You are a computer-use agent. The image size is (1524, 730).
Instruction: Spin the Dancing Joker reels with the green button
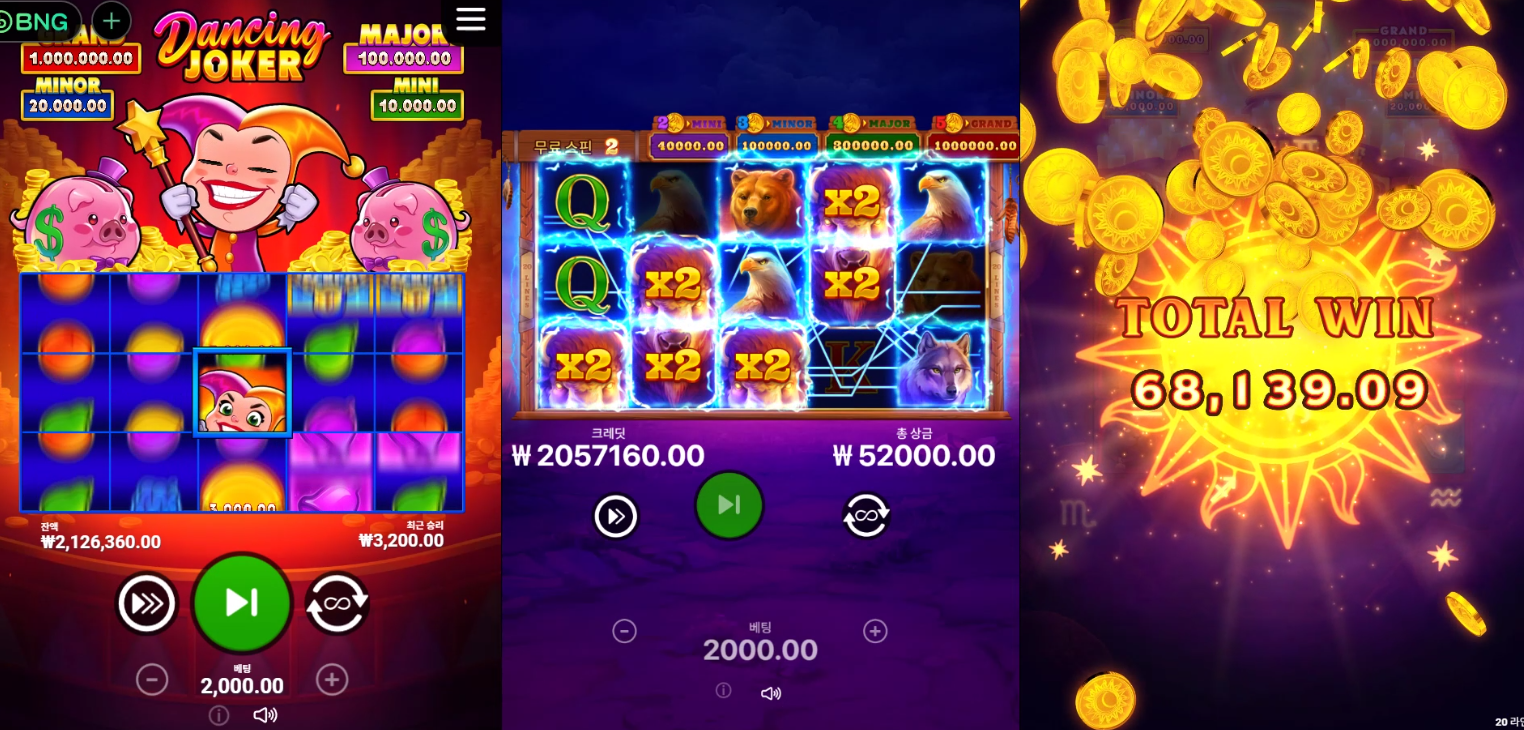pyautogui.click(x=242, y=603)
